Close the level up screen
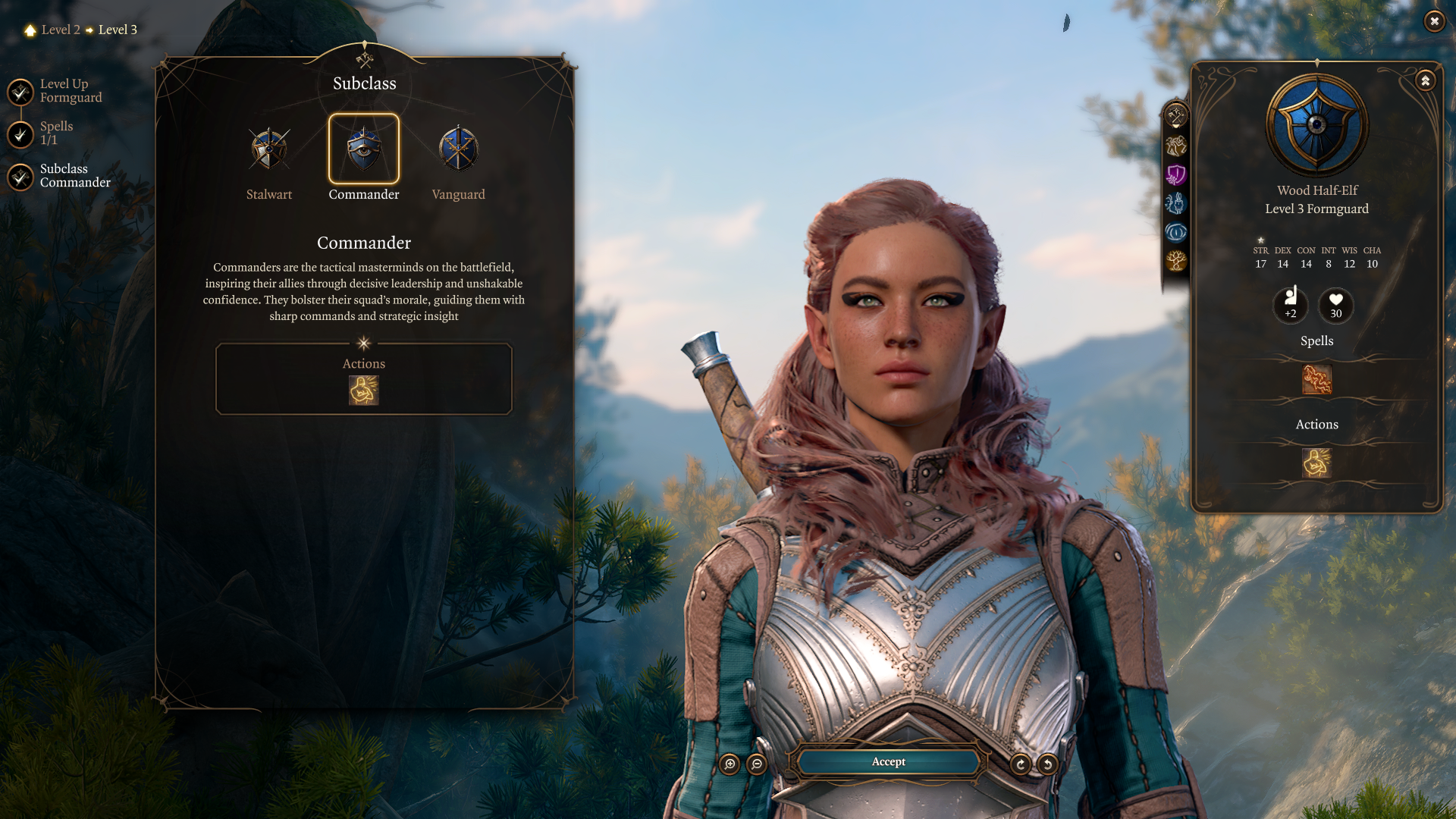The image size is (1456, 819). [x=1434, y=21]
